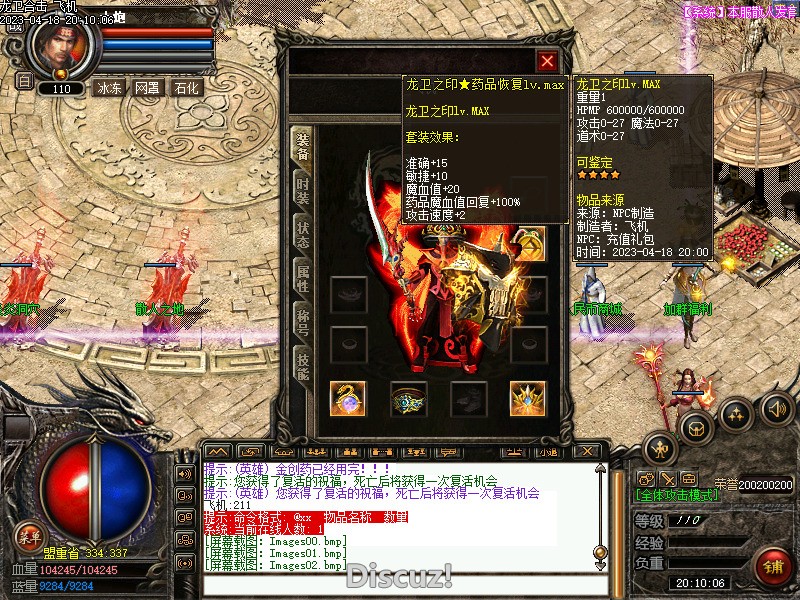Open the 技能 (skills) tab

(x=302, y=363)
